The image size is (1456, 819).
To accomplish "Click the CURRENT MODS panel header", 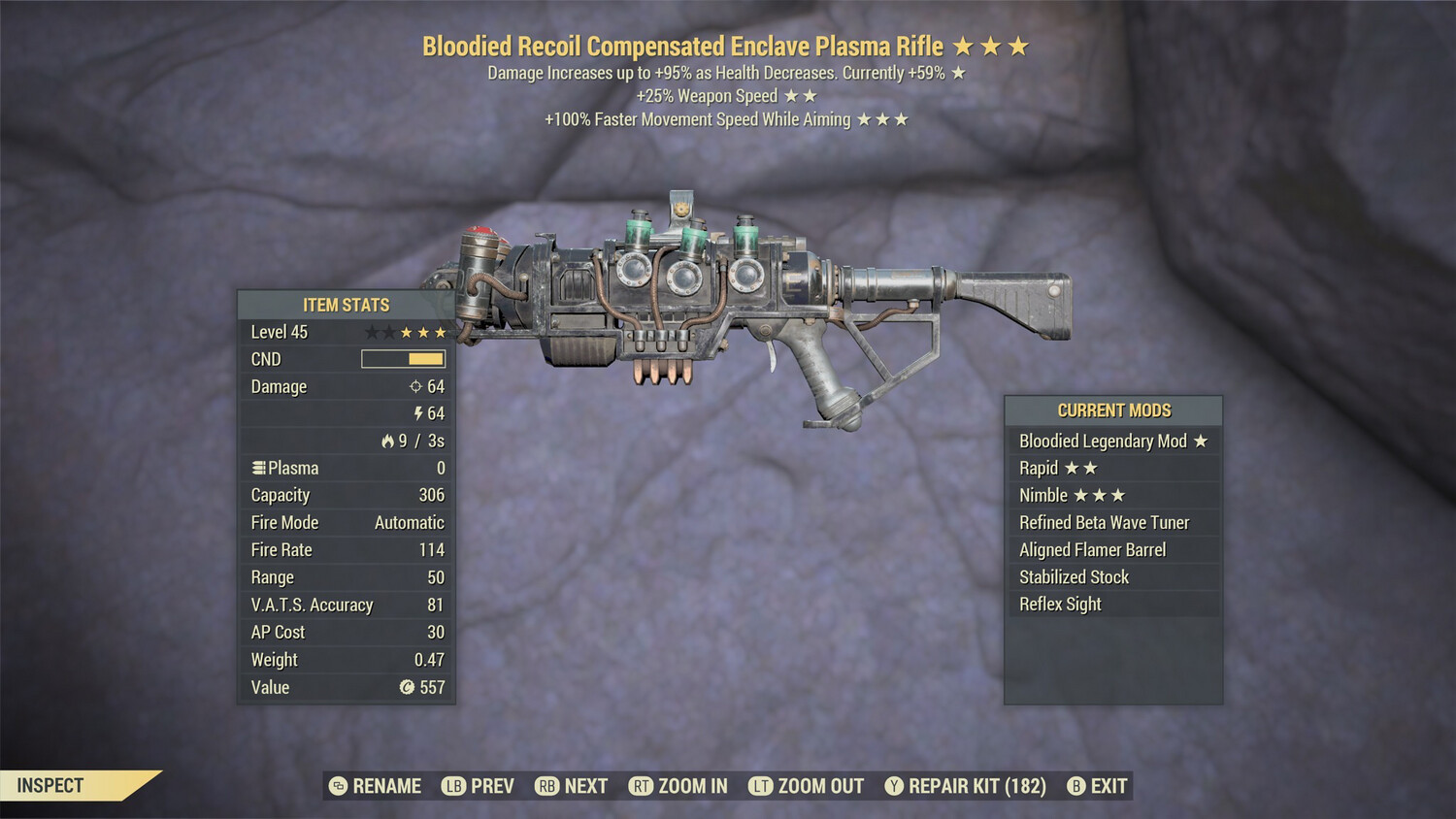I will click(1114, 409).
